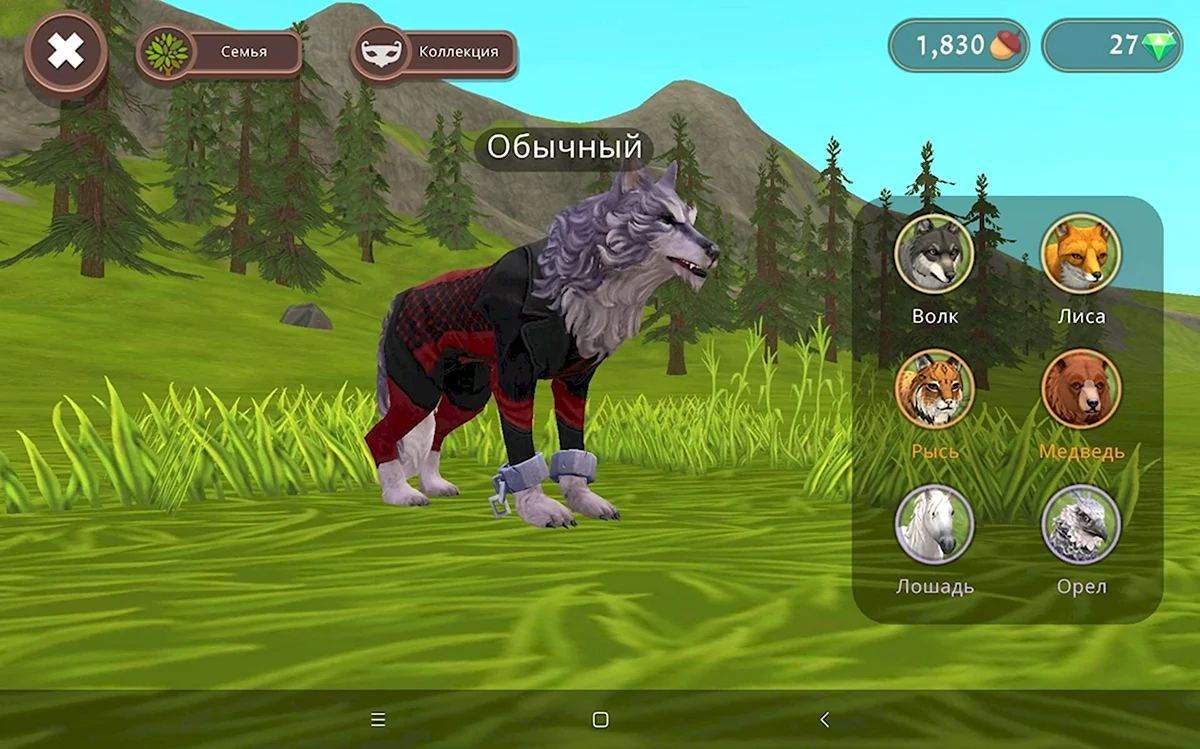1200x749 pixels.
Task: Select the Орел eagle animal
Action: [x=1081, y=524]
